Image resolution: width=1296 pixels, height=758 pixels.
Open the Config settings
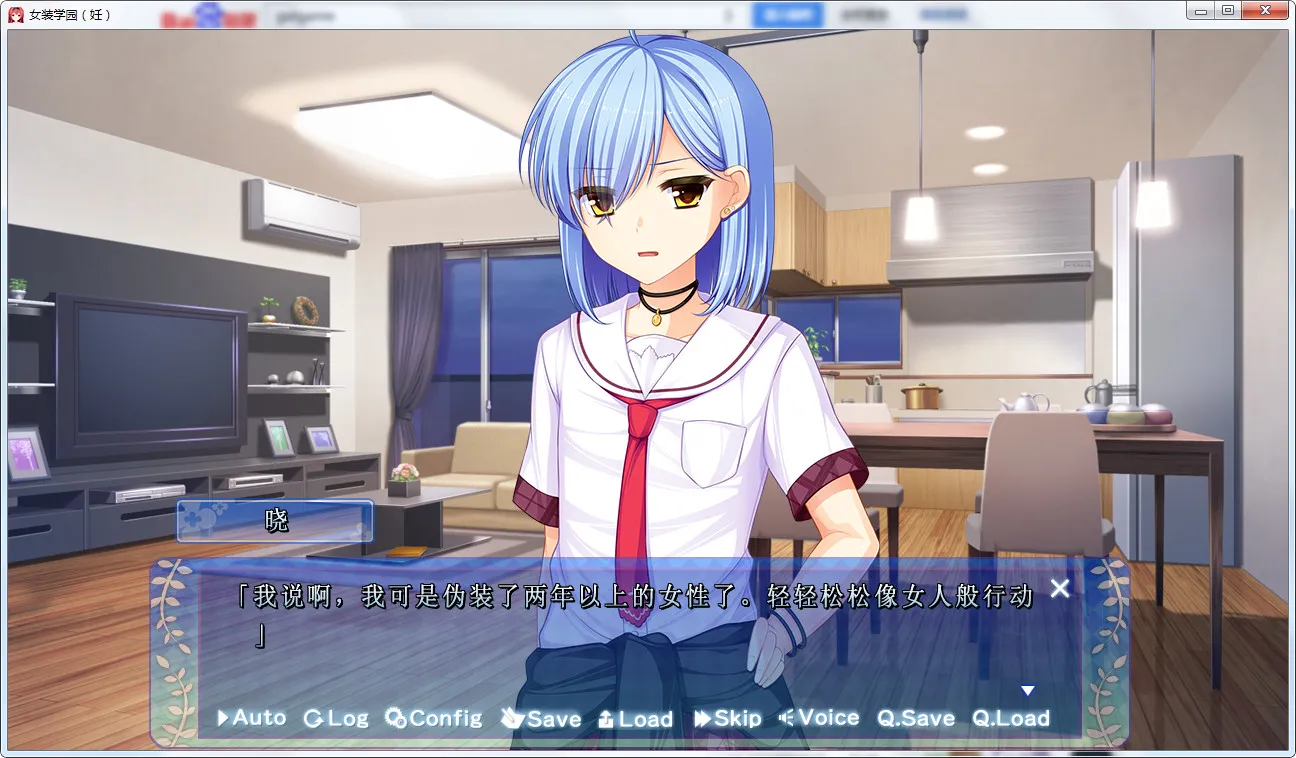(x=434, y=718)
